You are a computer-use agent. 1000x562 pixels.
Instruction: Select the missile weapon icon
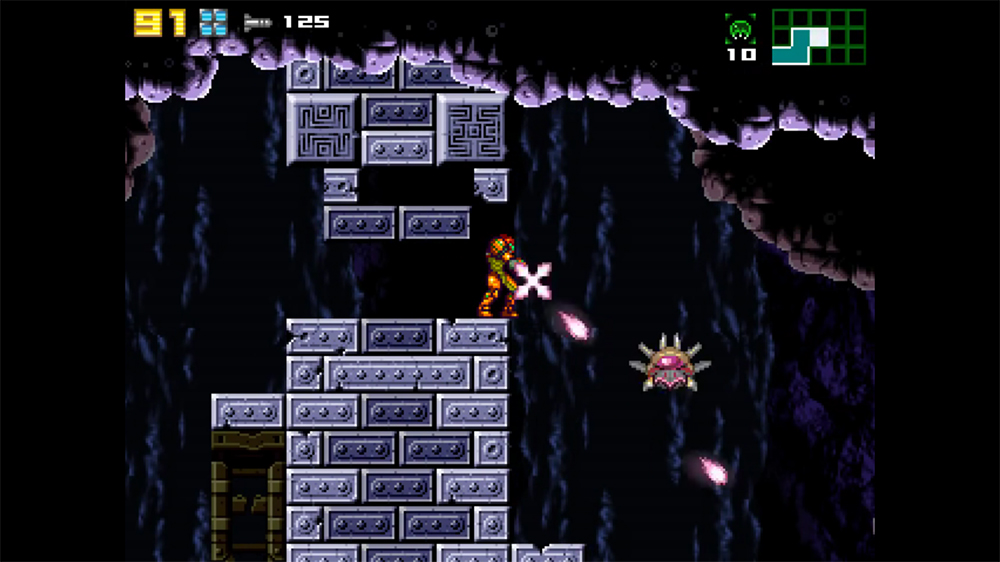(257, 22)
